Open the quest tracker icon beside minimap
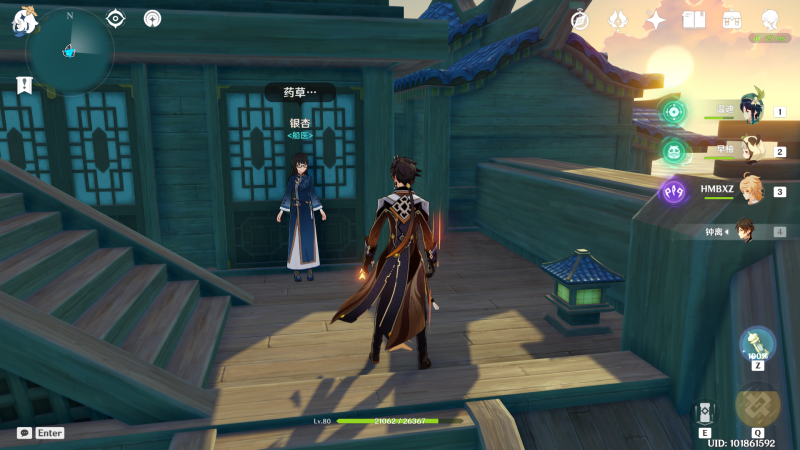Viewport: 800px width, 450px height. click(x=116, y=18)
